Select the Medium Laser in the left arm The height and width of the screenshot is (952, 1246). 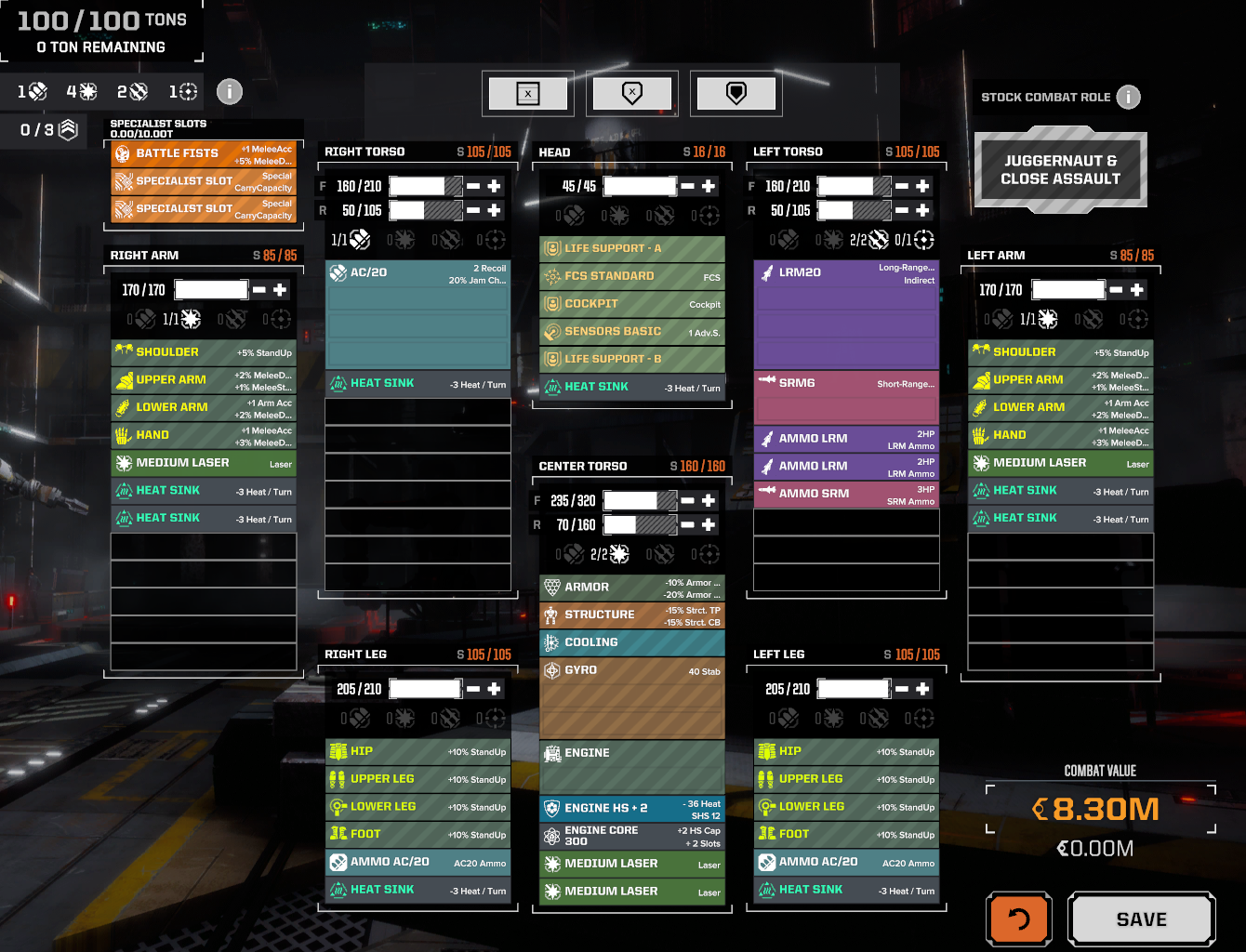[1059, 463]
